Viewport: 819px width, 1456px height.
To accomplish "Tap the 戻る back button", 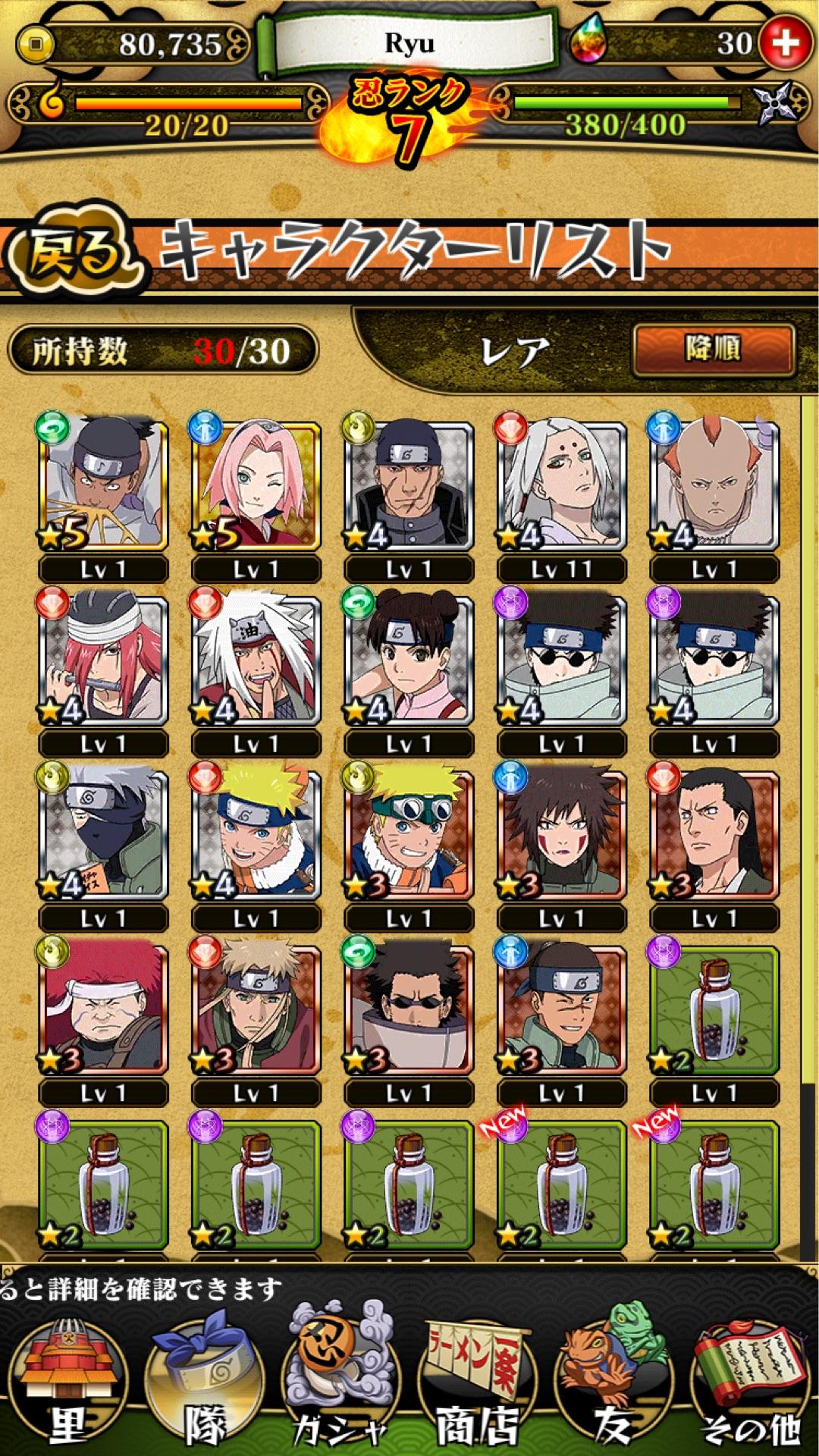I will 74,251.
